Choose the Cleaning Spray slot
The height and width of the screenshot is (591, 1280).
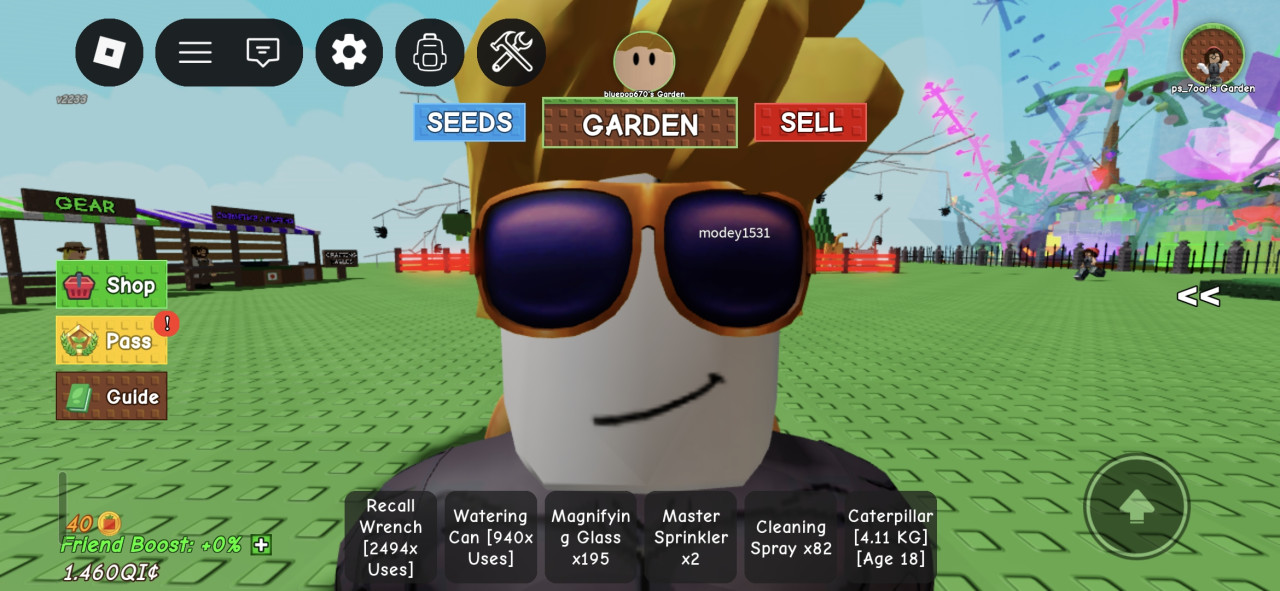point(790,537)
